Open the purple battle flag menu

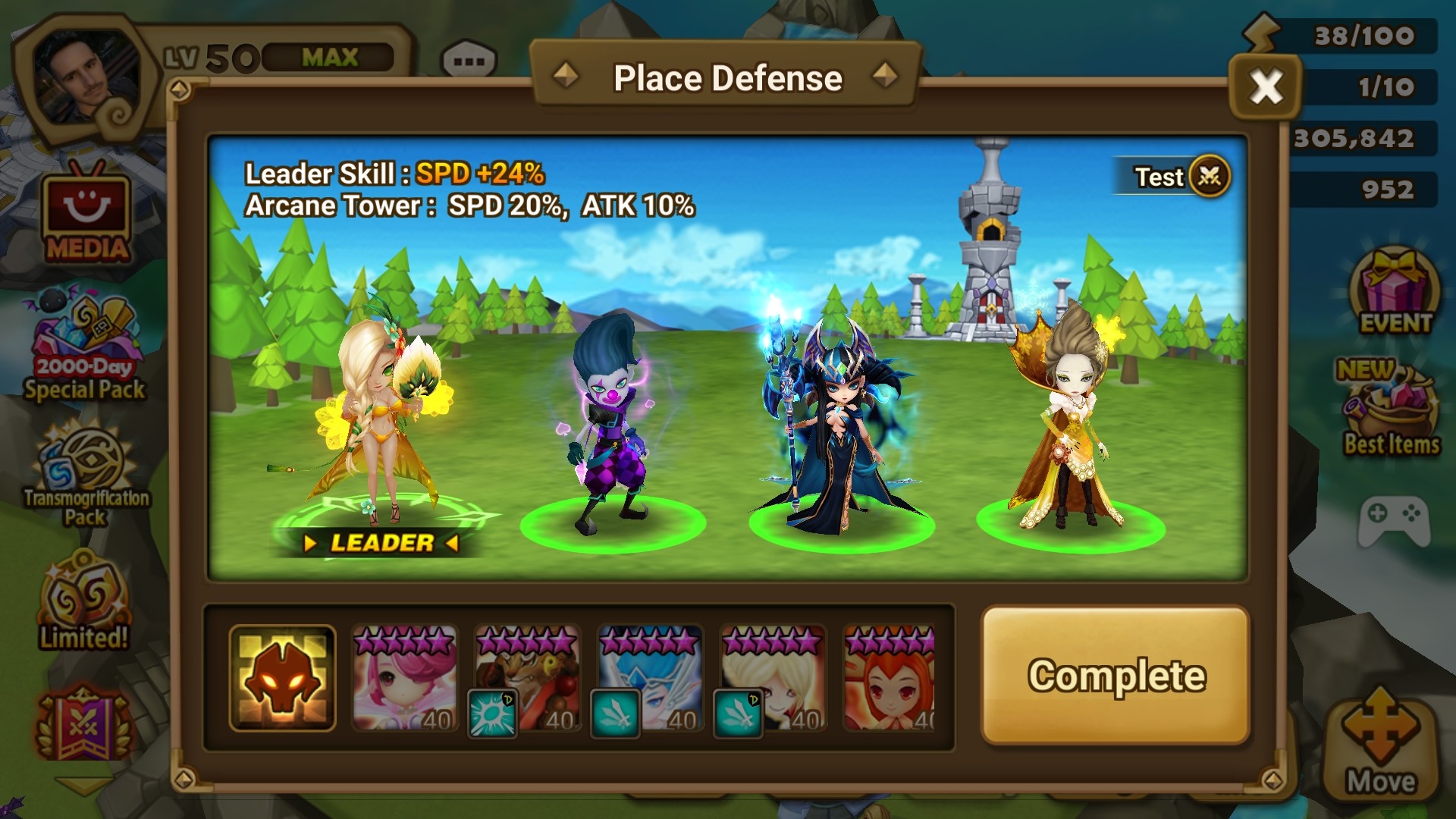tap(83, 720)
